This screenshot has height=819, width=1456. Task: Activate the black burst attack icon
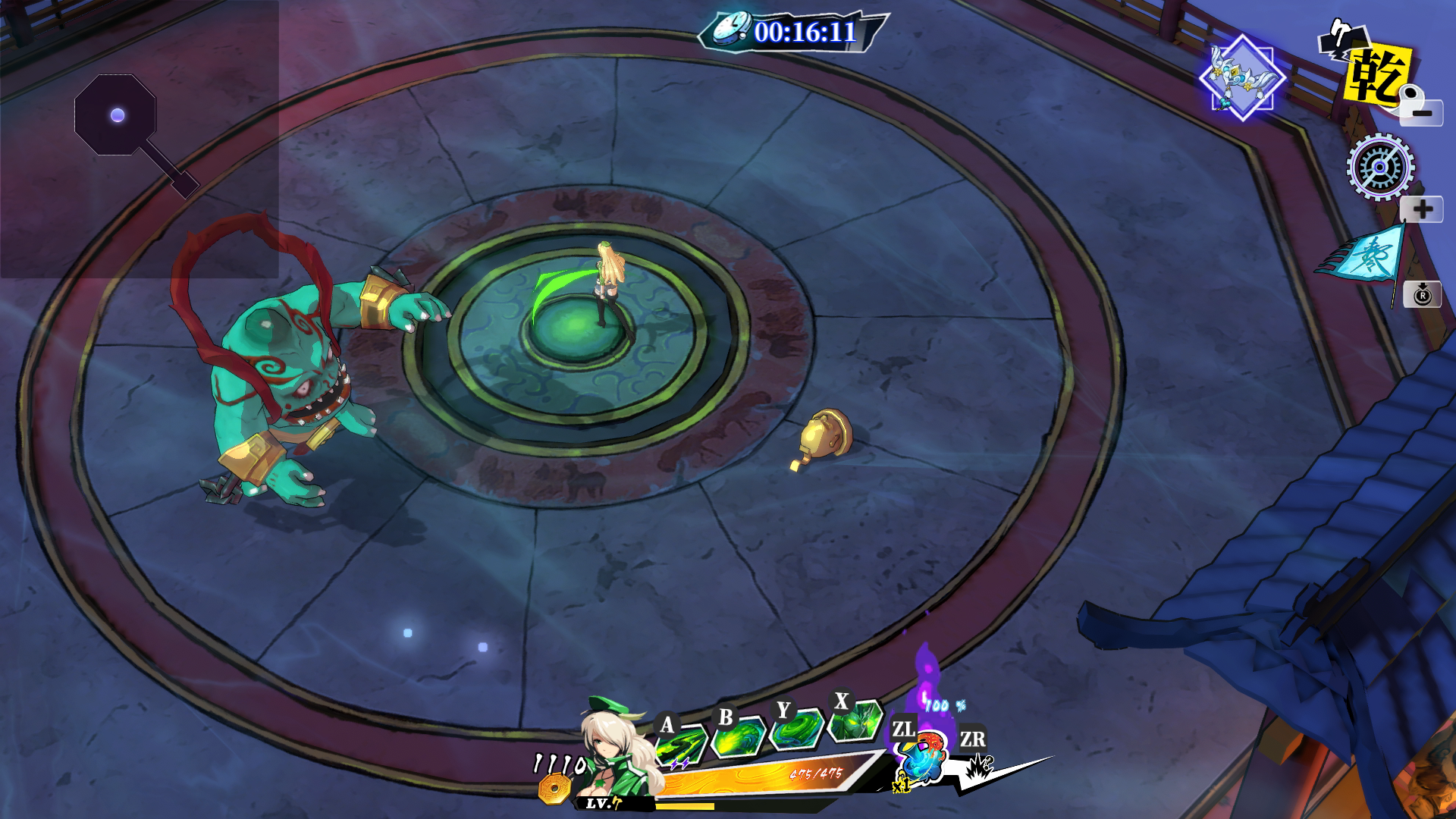980,766
